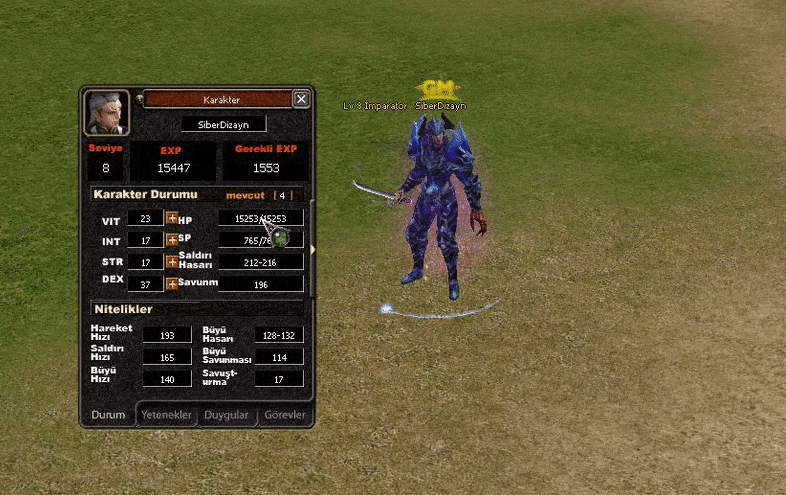Open the Yetenekler tab
The width and height of the screenshot is (786, 495).
tap(166, 415)
